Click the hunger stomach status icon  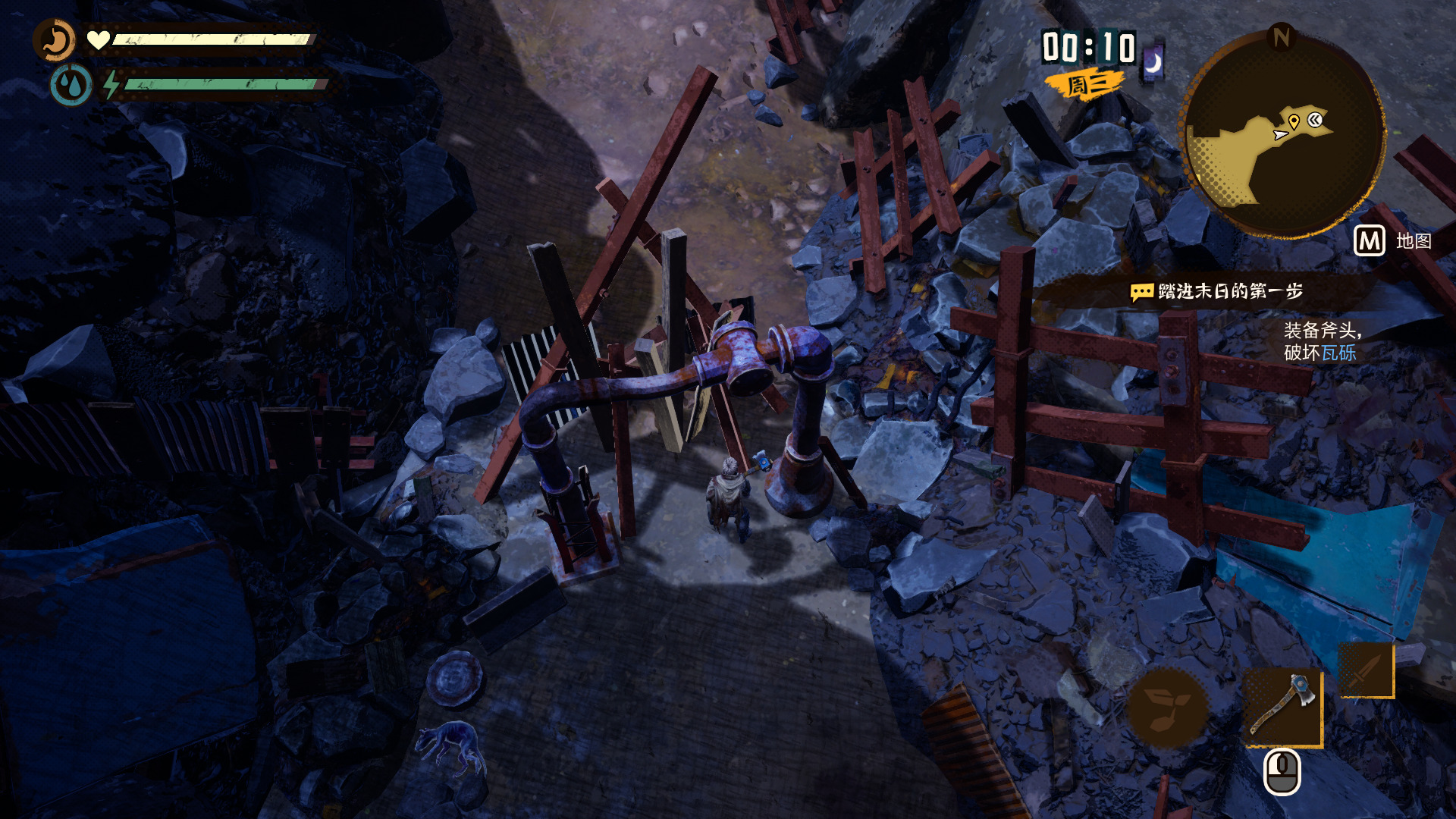pos(55,40)
